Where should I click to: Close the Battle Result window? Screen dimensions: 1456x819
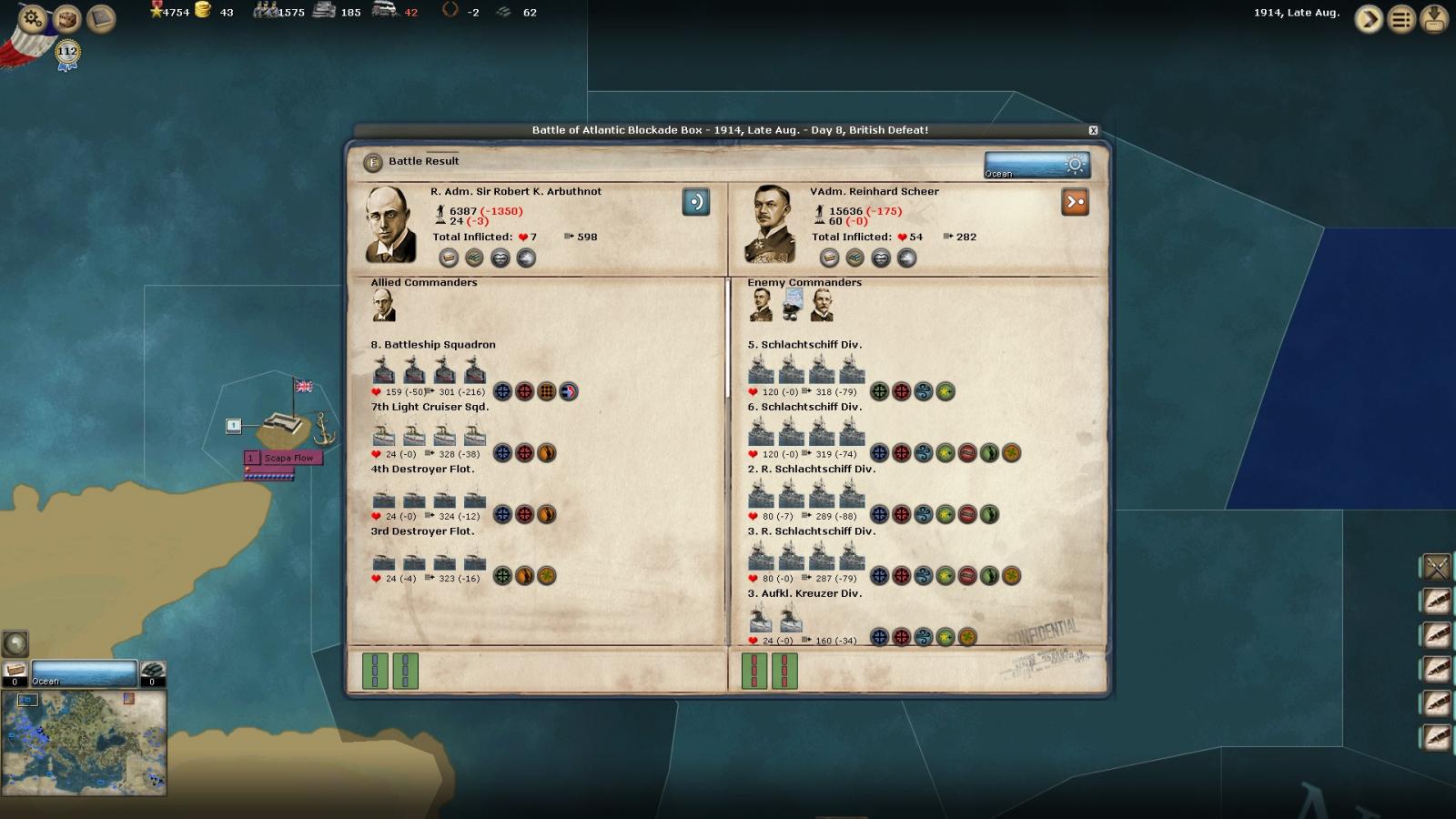coord(1093,131)
